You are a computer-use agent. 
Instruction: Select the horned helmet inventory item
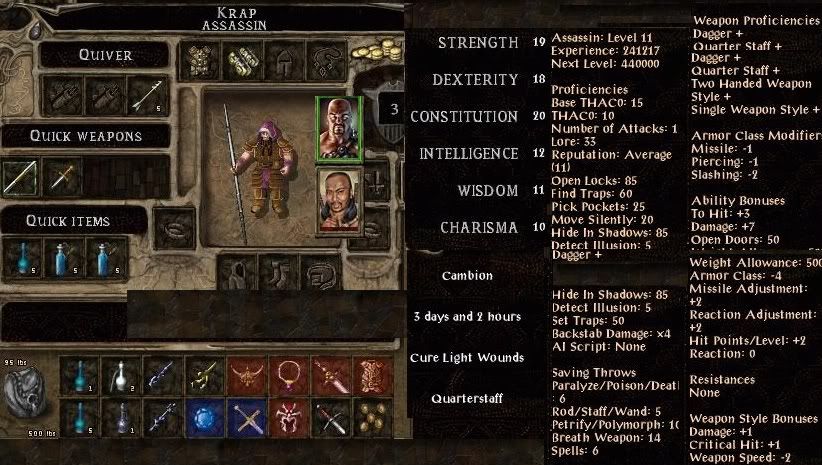coord(243,375)
